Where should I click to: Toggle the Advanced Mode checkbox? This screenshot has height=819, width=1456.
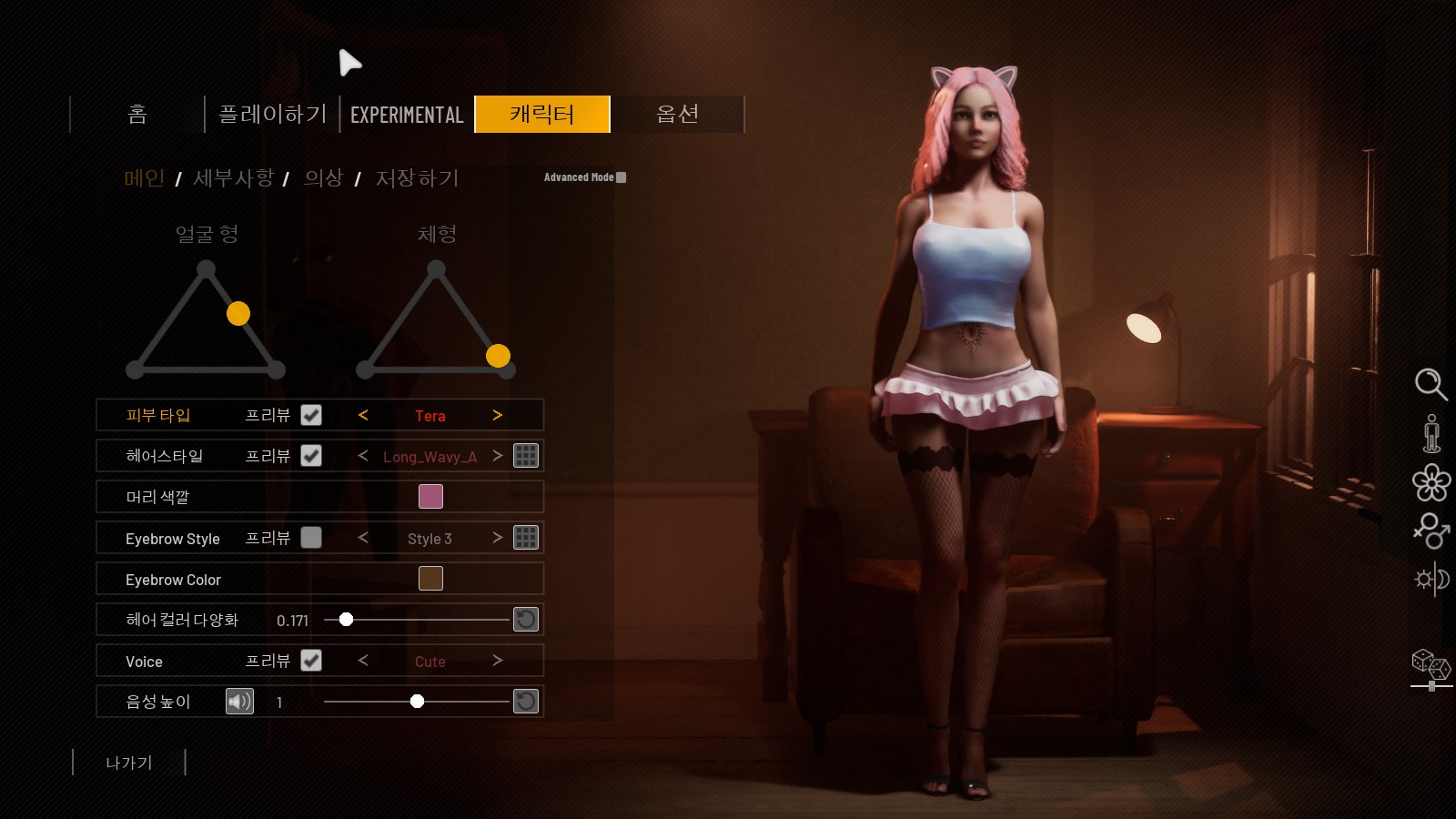pyautogui.click(x=622, y=177)
